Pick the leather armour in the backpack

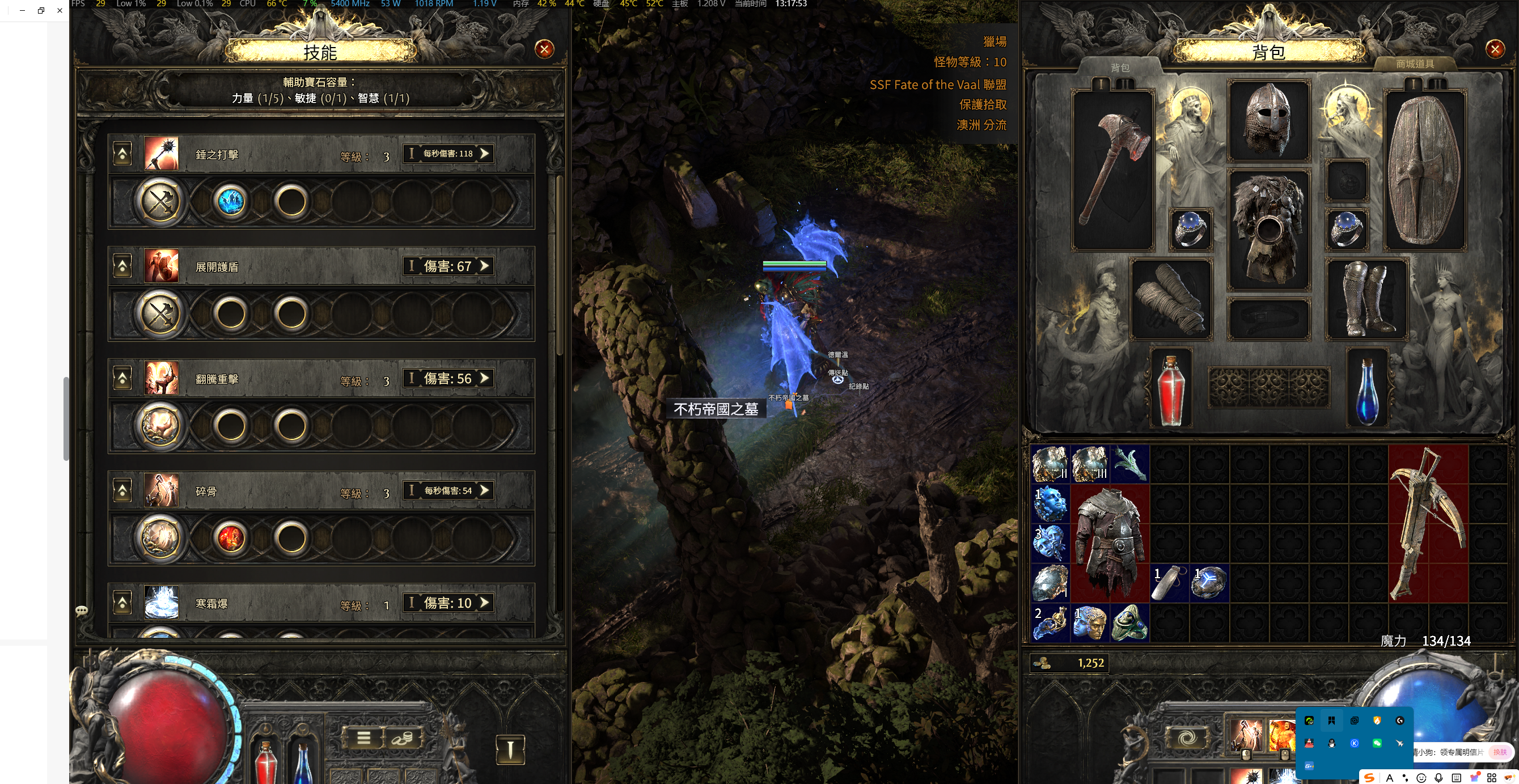1109,543
